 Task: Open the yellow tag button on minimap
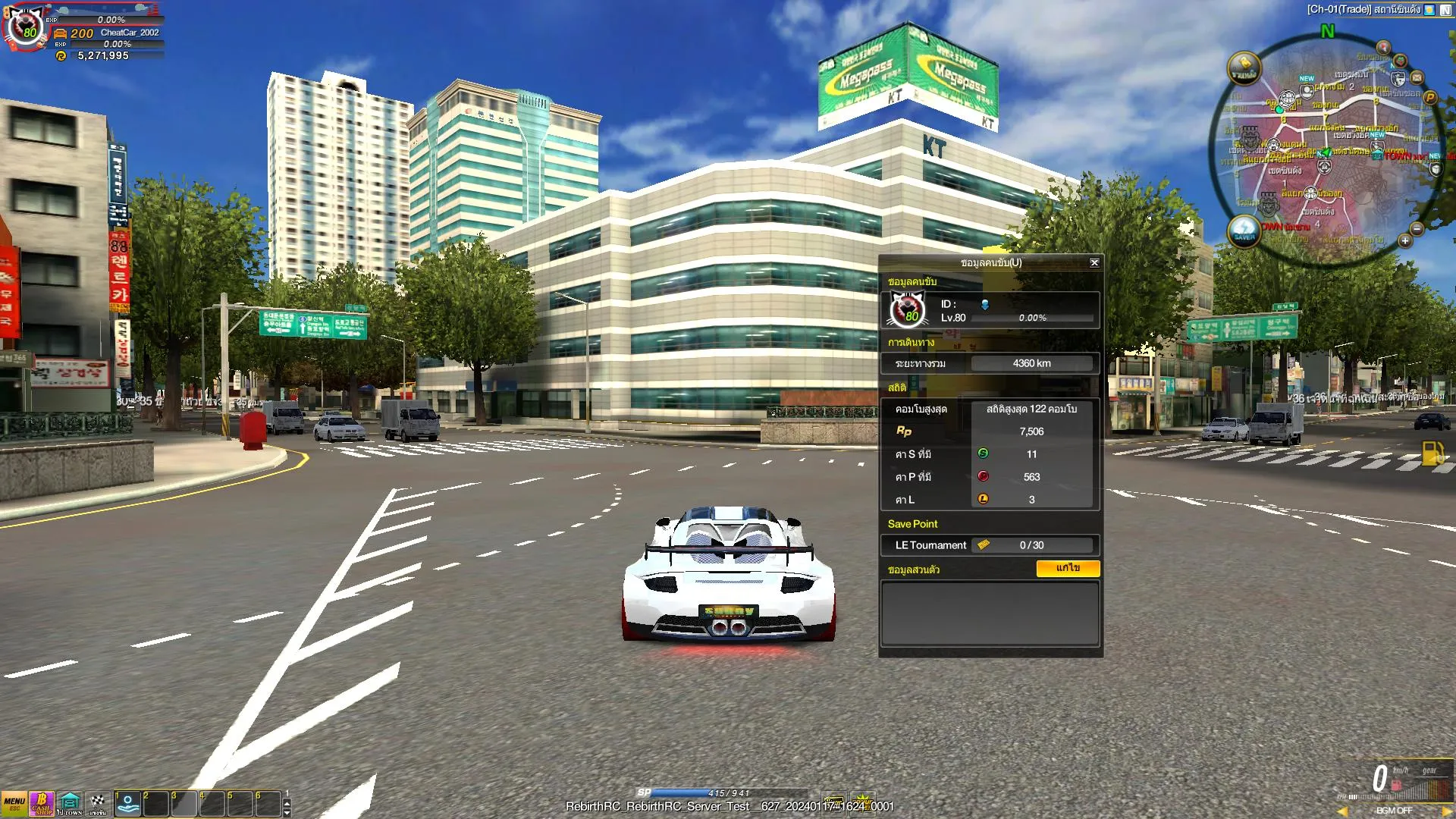pyautogui.click(x=1244, y=68)
